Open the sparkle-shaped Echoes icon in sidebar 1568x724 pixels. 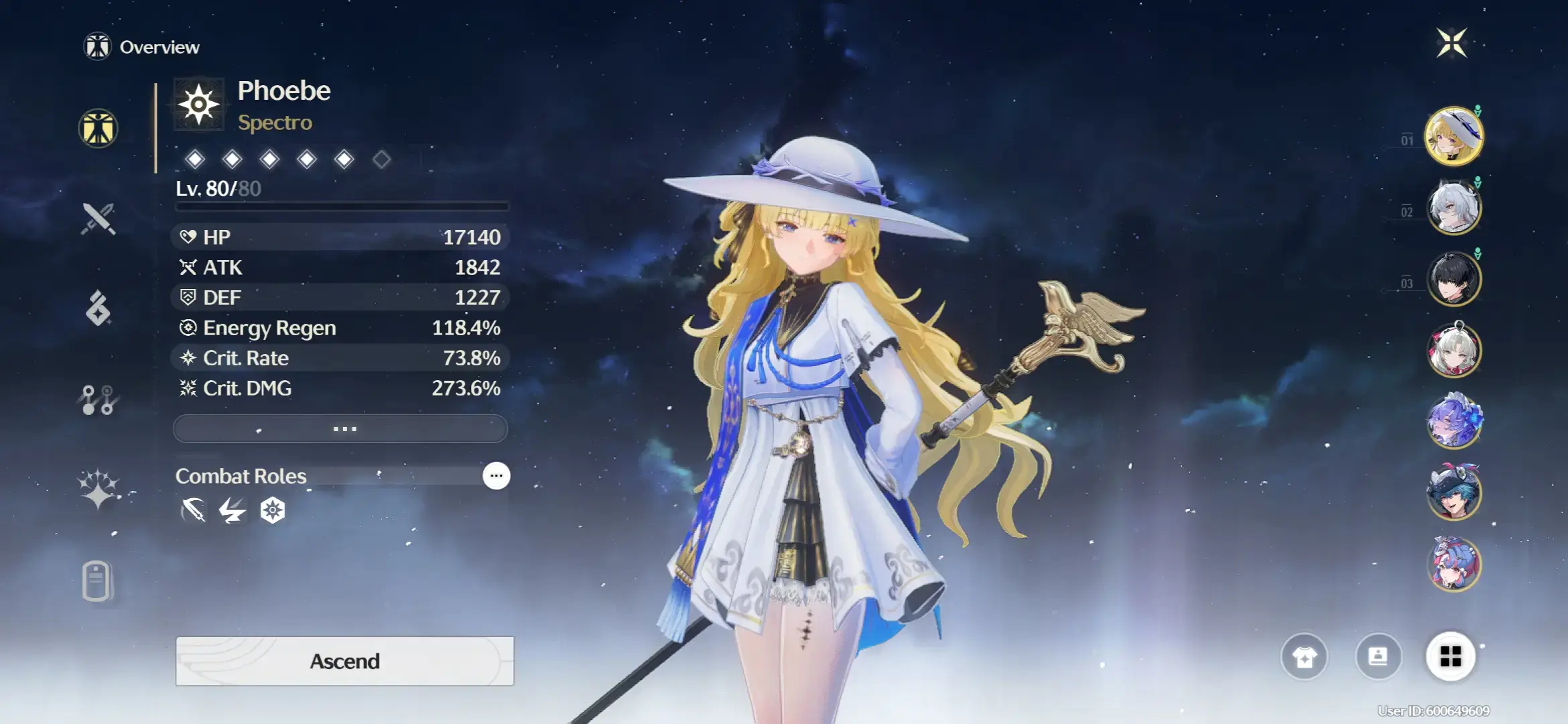99,487
